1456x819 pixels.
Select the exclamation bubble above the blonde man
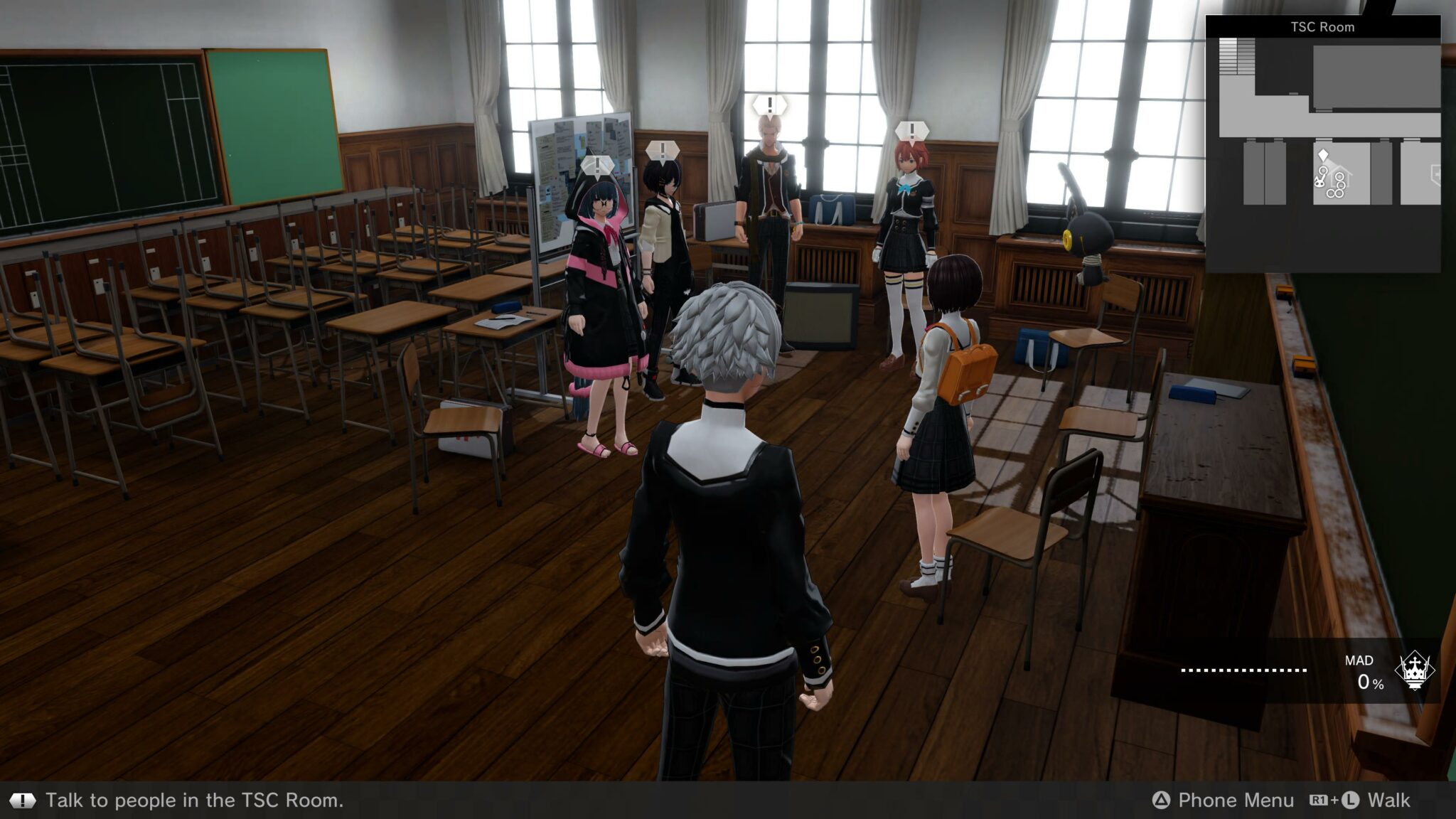pyautogui.click(x=769, y=106)
